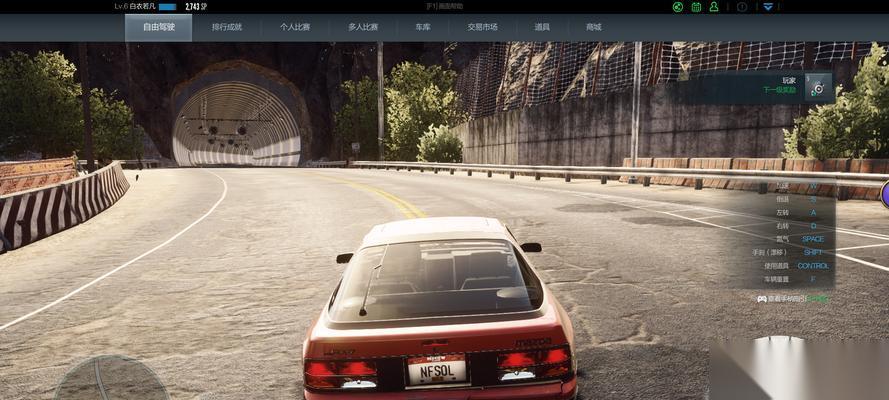Click the green circular icon in top bar
The width and height of the screenshot is (889, 400).
[x=677, y=7]
